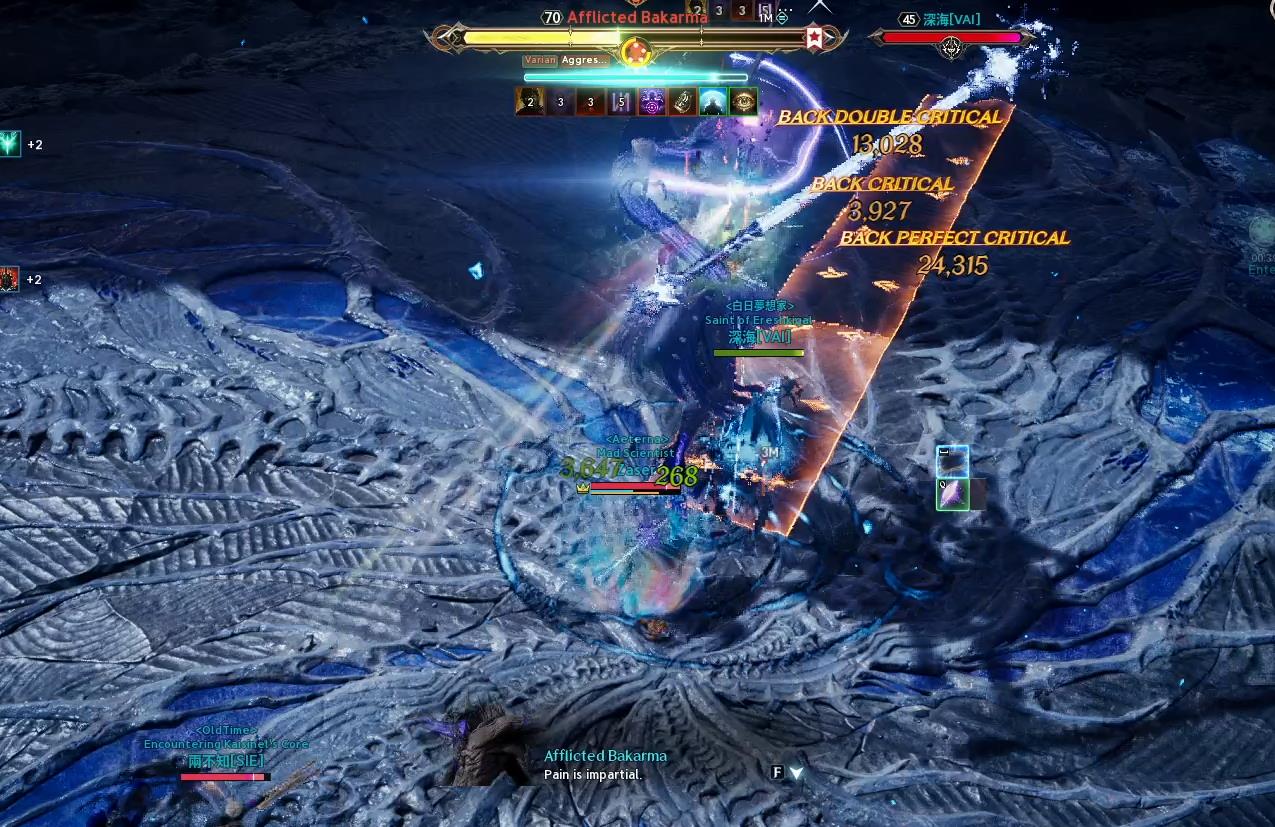Screen dimensions: 1275x827
Task: Inspect the purple crosshair mark debuff
Action: pos(652,102)
